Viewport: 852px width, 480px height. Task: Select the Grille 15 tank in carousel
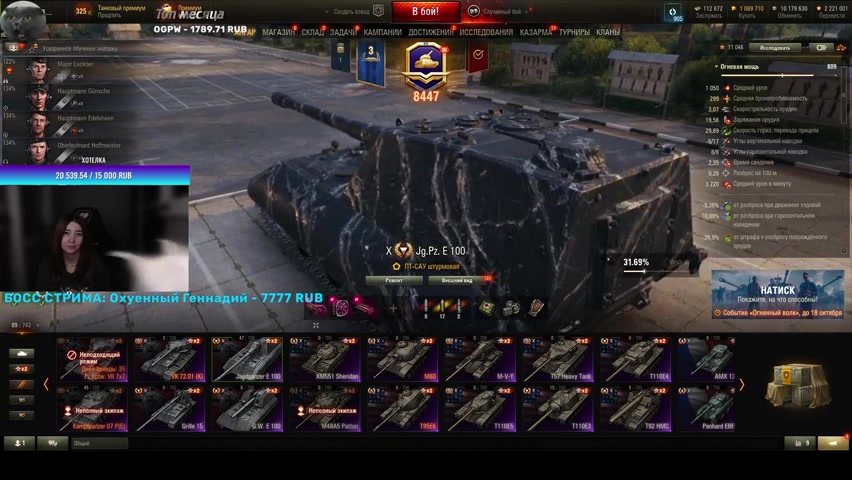click(x=170, y=408)
